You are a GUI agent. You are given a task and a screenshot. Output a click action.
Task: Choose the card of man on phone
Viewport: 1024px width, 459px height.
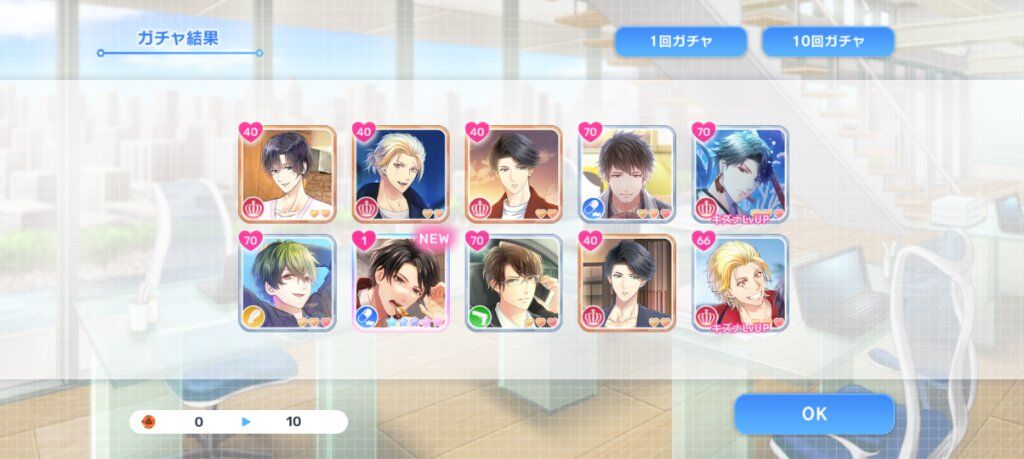(x=514, y=283)
